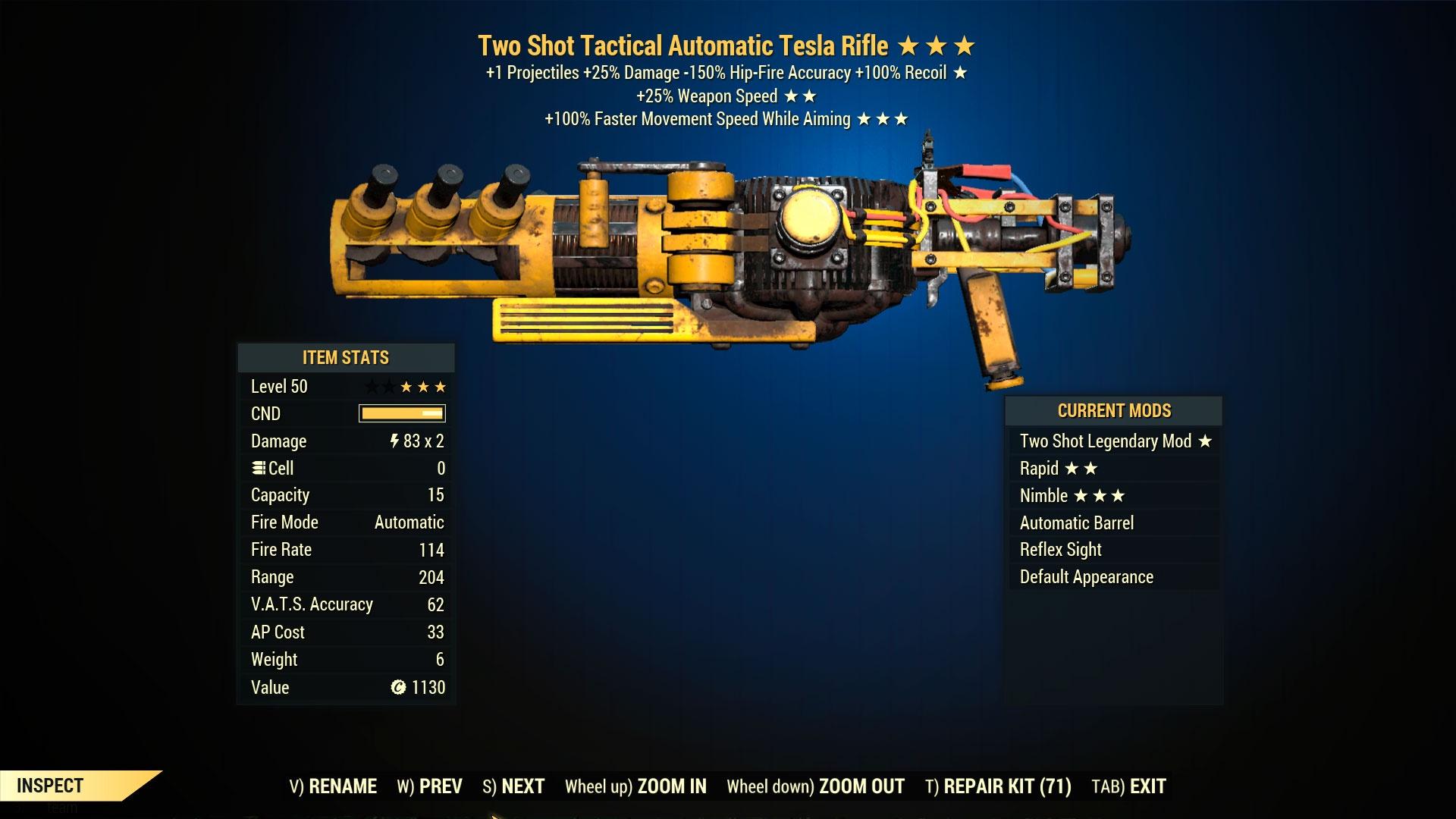Click the CND condition bar

(402, 413)
